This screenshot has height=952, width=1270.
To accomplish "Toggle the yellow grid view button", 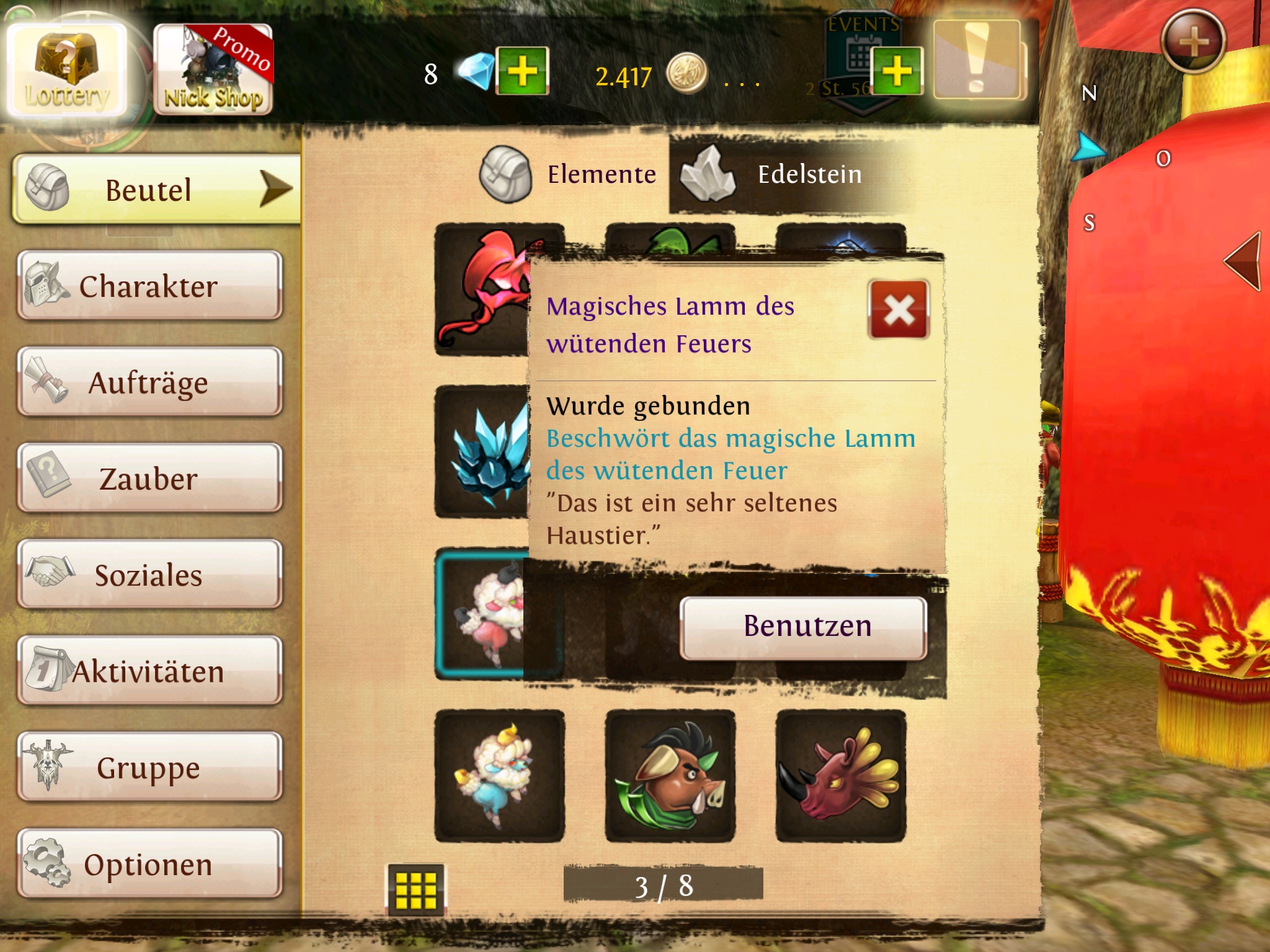I will tap(416, 890).
